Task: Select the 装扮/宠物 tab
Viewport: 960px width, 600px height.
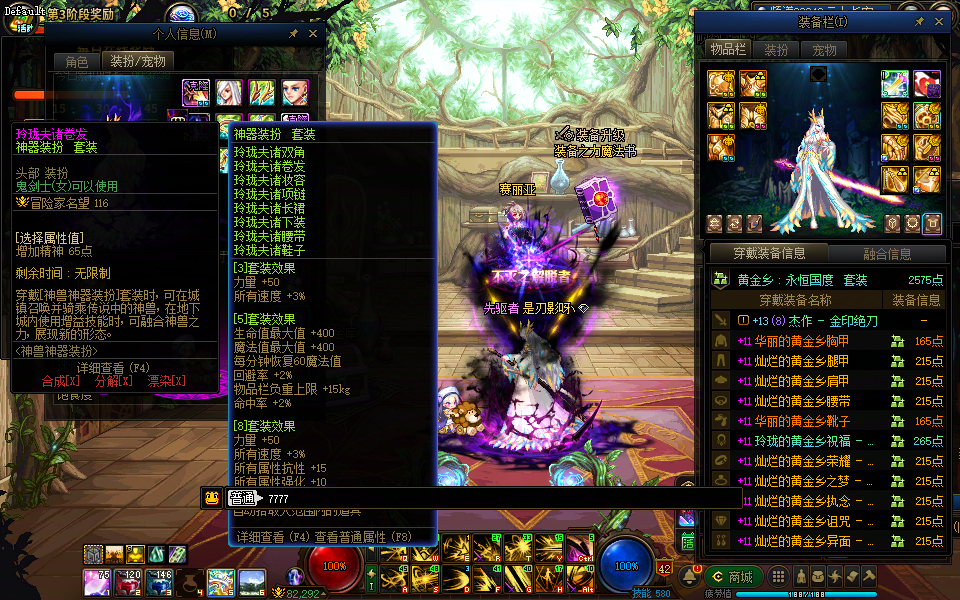Action: pos(138,62)
